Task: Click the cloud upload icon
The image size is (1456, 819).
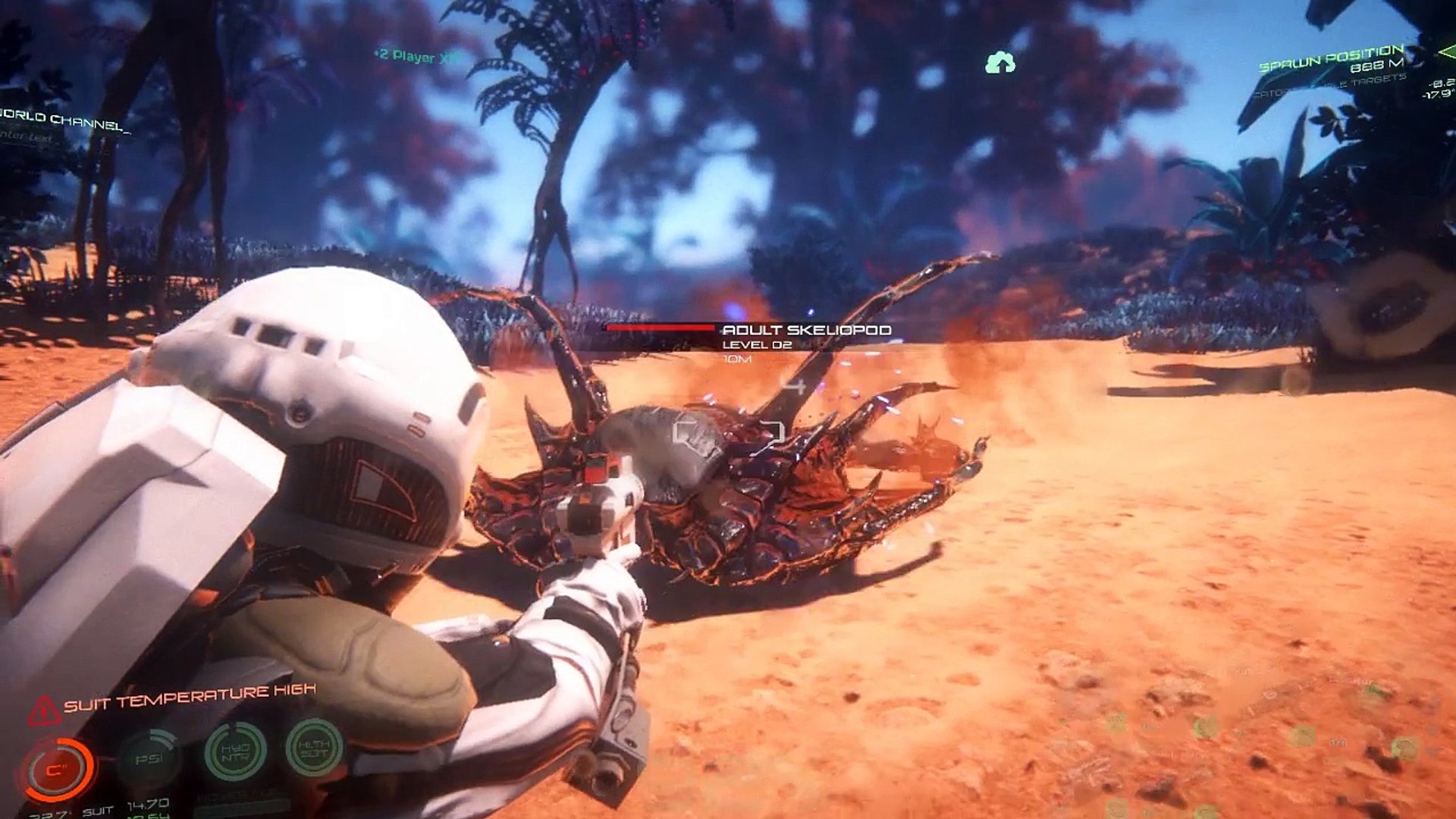Action: point(1000,63)
